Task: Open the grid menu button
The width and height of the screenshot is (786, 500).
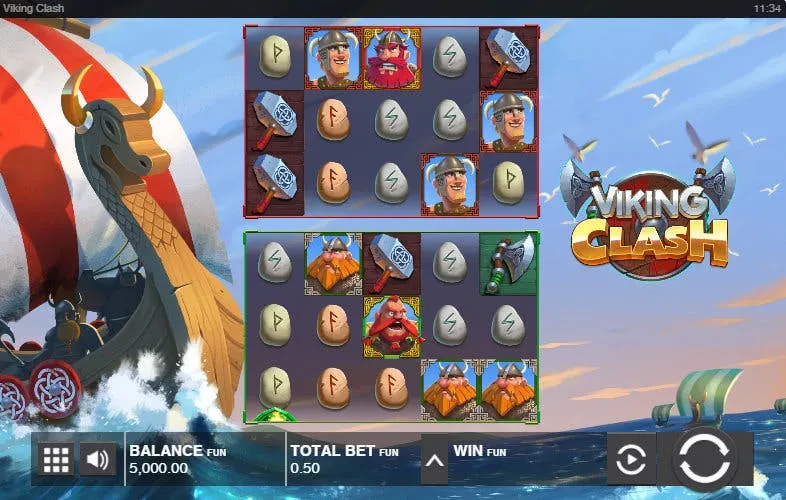Action: click(x=56, y=460)
